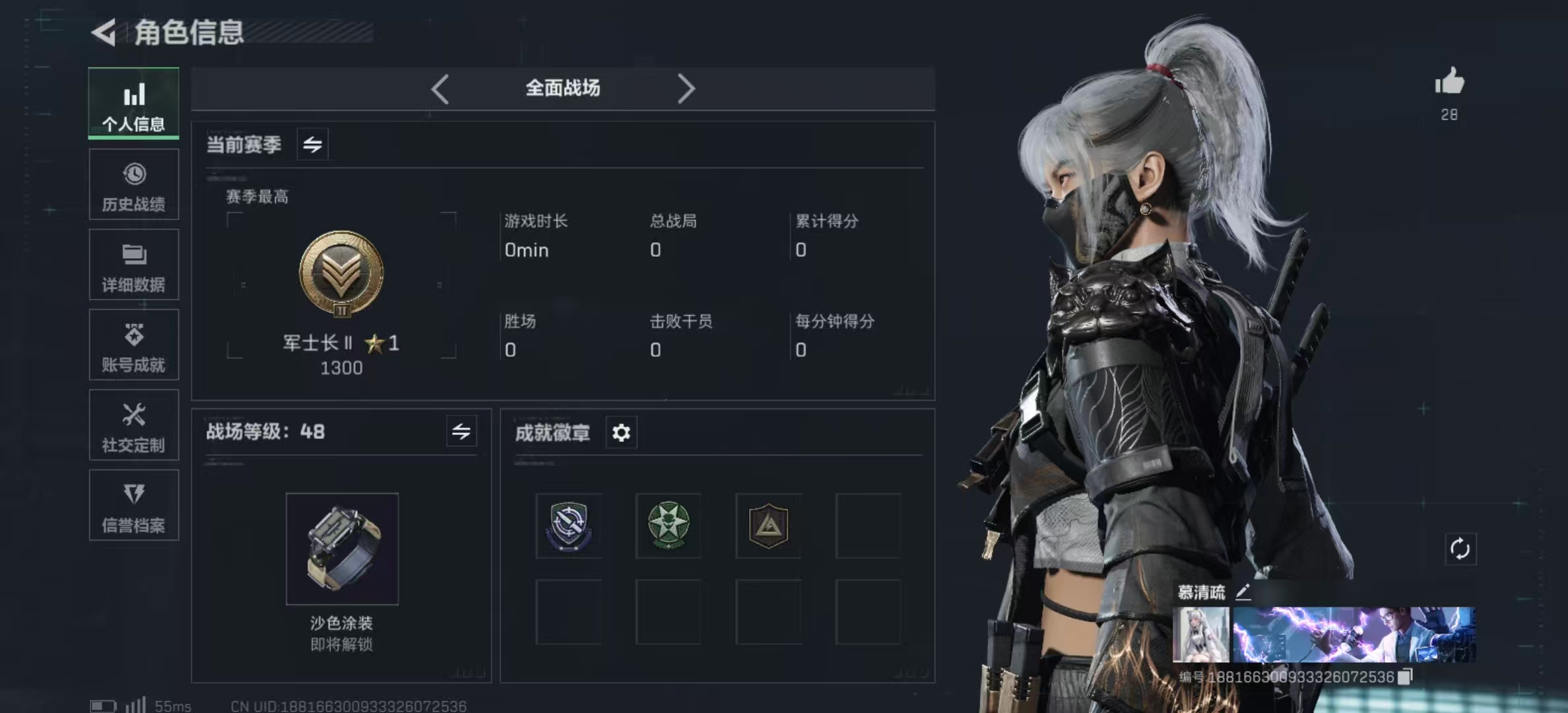Give a thumbs-up like to the profile

[x=1449, y=83]
